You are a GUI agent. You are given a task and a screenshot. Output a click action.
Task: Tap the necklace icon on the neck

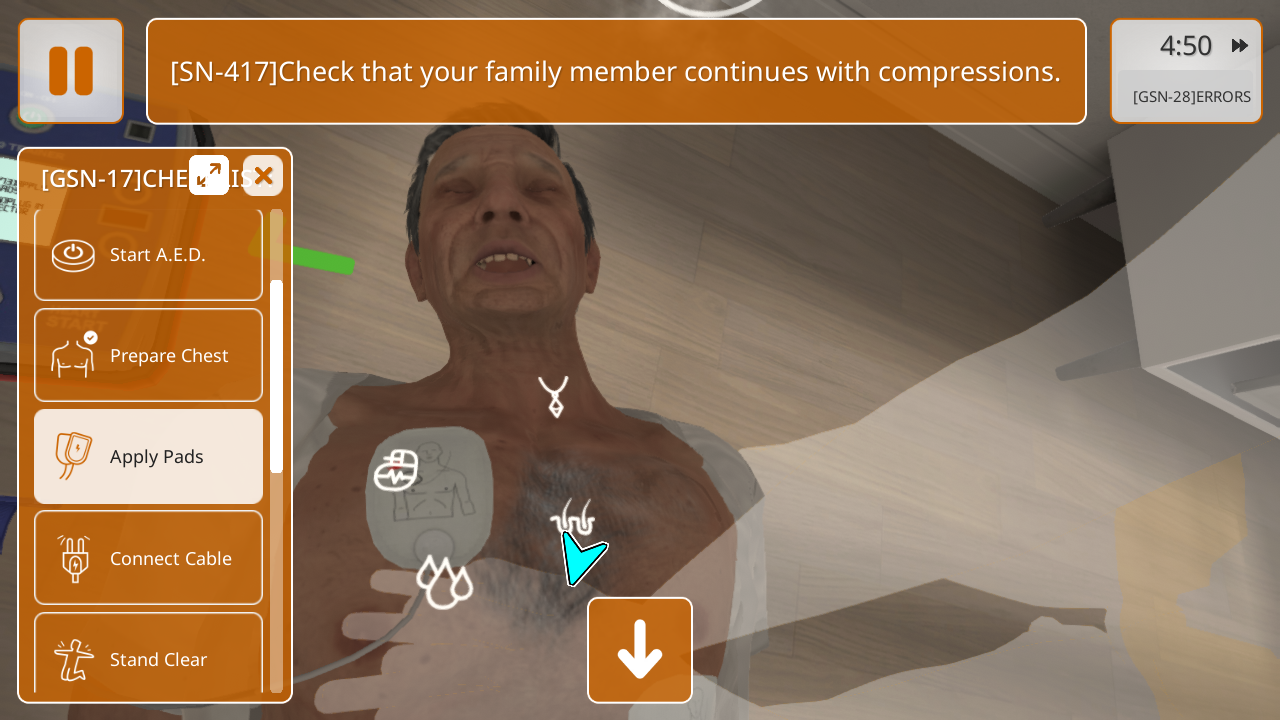[553, 396]
